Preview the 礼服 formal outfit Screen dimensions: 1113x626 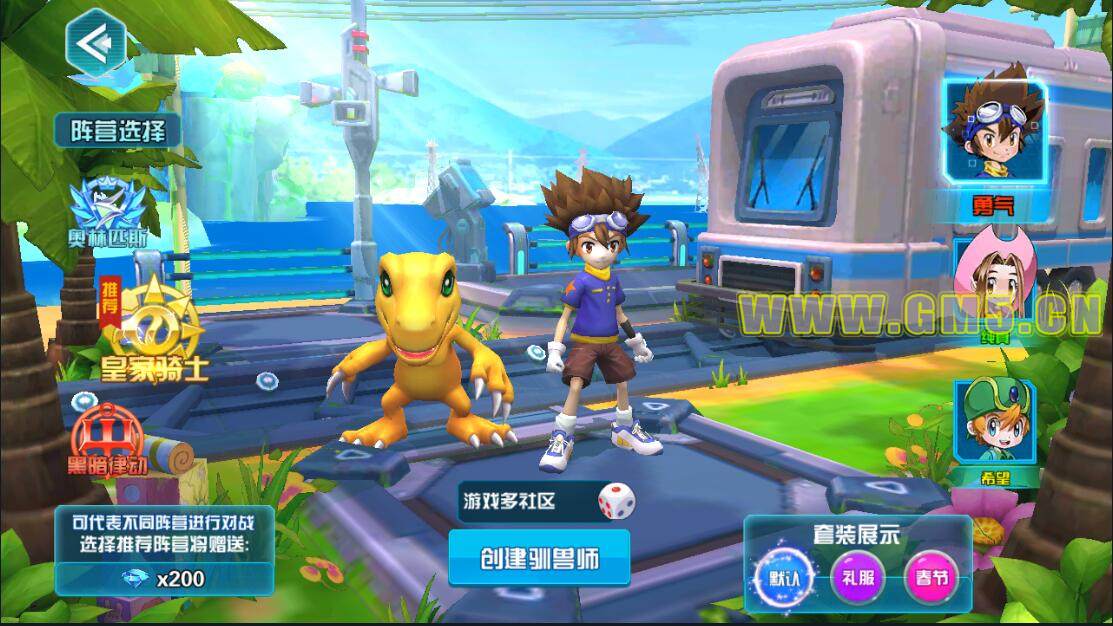tap(857, 580)
